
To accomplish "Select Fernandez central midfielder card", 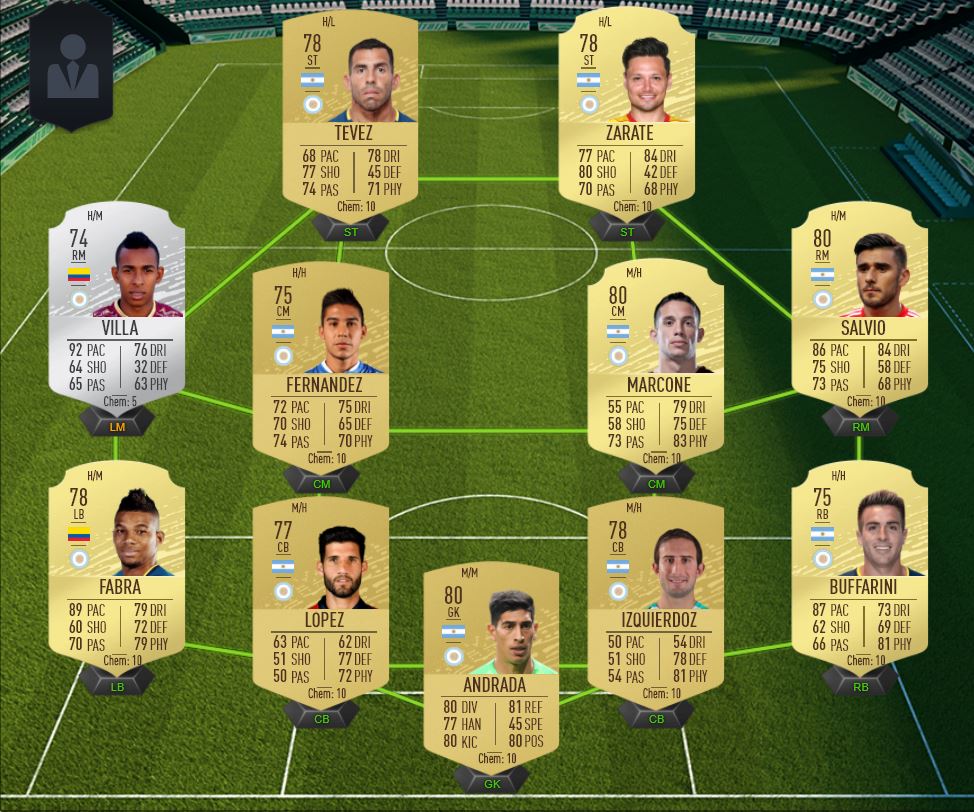I will pyautogui.click(x=321, y=365).
